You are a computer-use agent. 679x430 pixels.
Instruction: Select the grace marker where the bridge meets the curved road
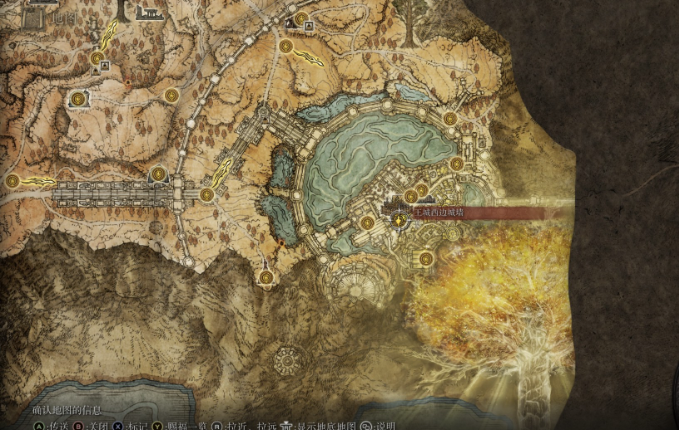coord(207,194)
